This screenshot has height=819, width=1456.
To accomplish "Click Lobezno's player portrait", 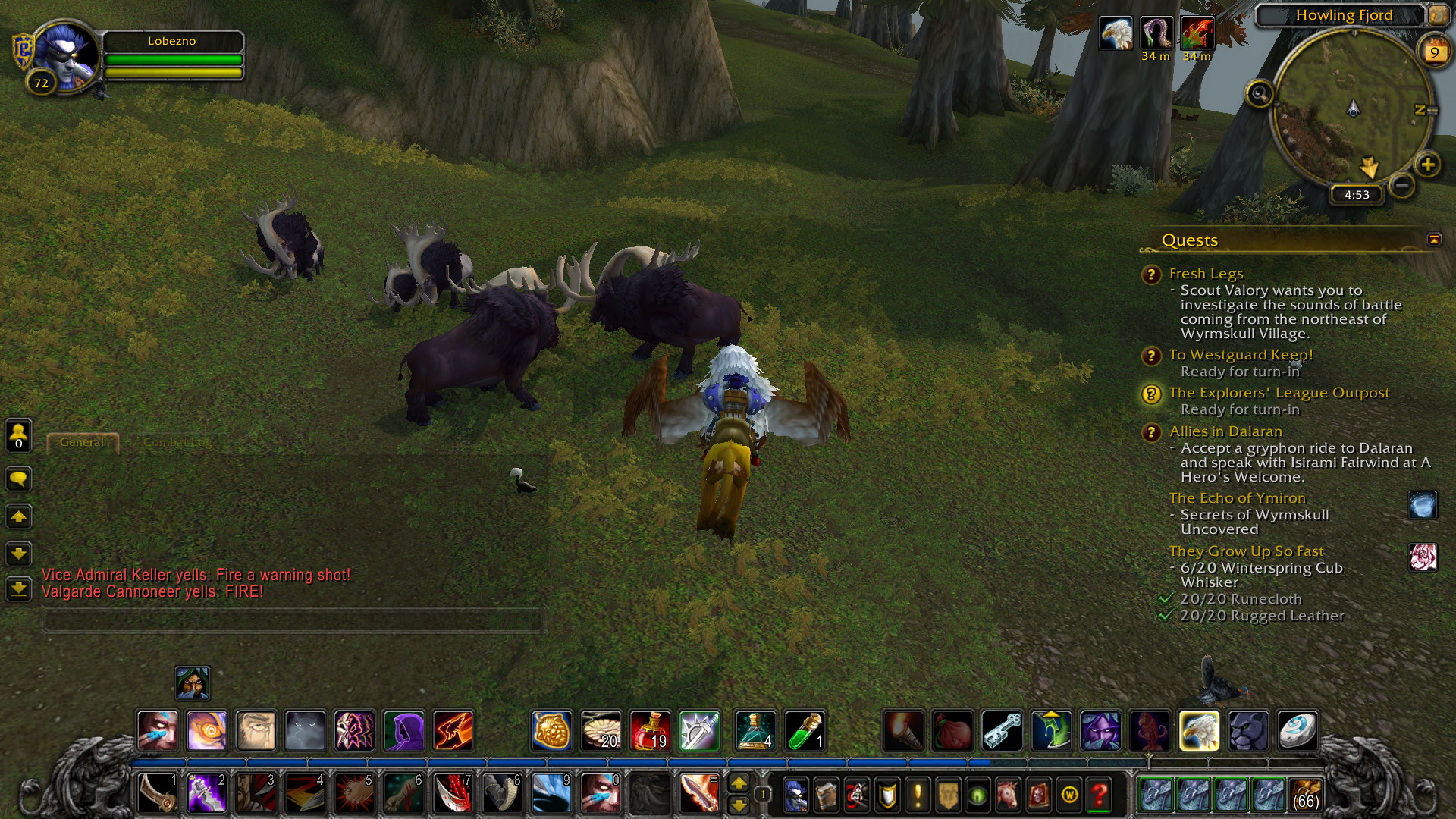I will pos(65,58).
